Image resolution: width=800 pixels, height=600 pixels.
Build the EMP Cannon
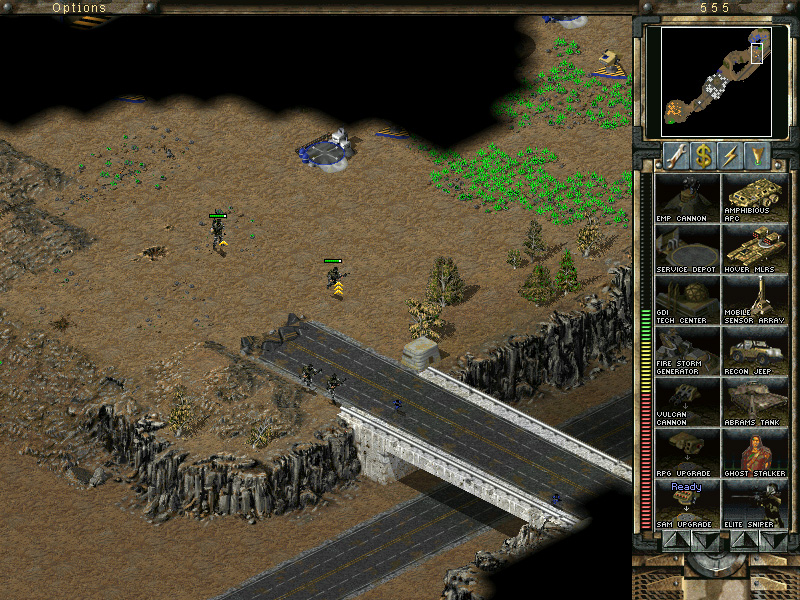pyautogui.click(x=686, y=198)
